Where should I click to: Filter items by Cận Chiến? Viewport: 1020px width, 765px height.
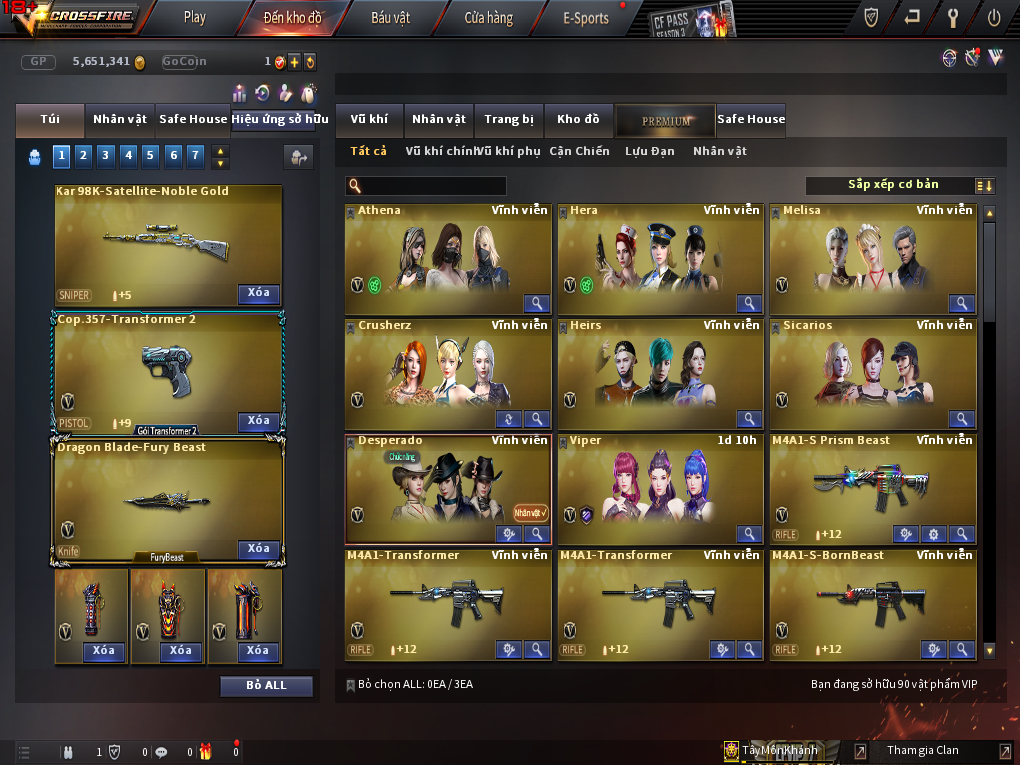579,151
